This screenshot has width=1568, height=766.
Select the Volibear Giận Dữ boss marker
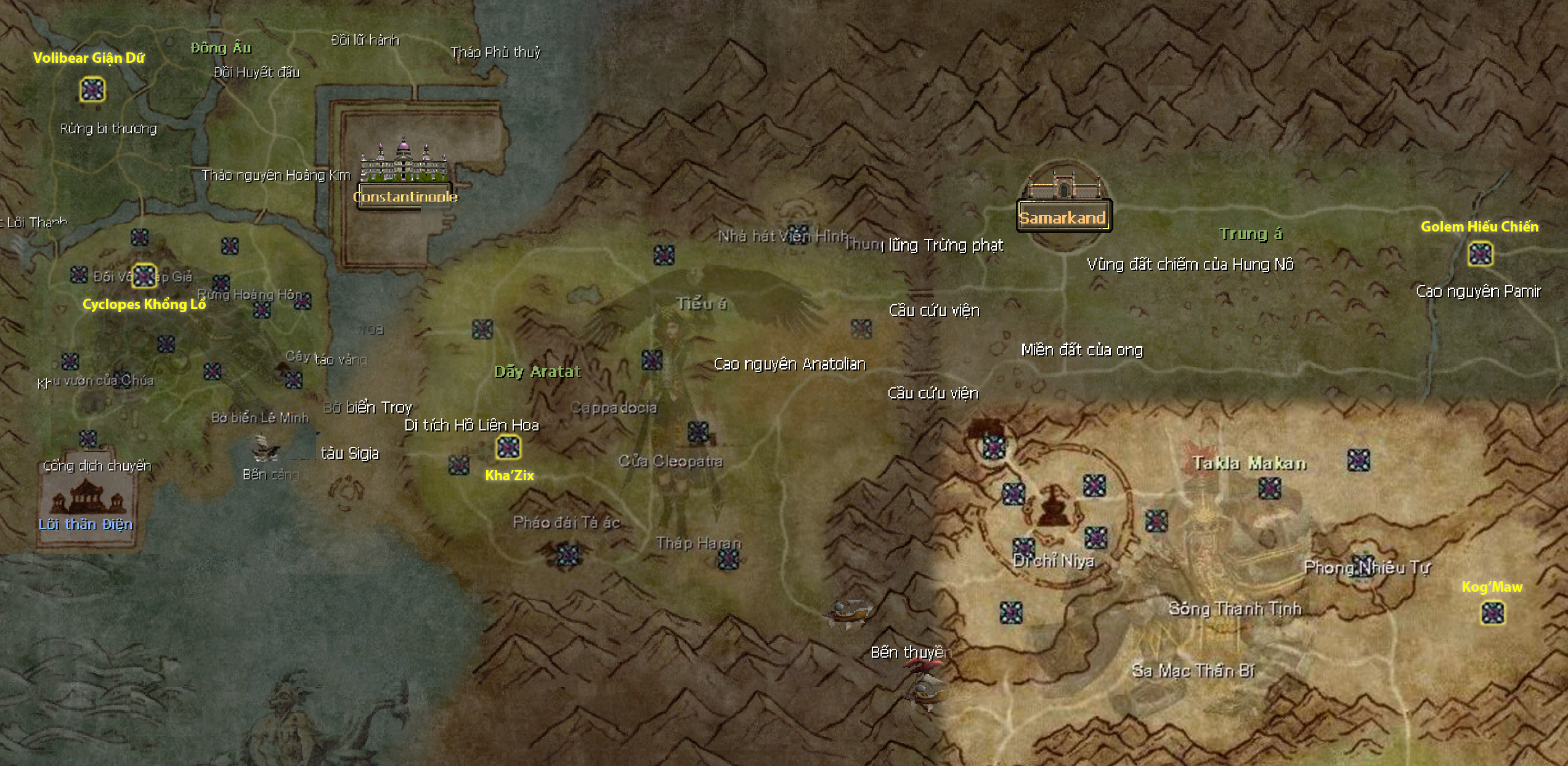pos(92,90)
